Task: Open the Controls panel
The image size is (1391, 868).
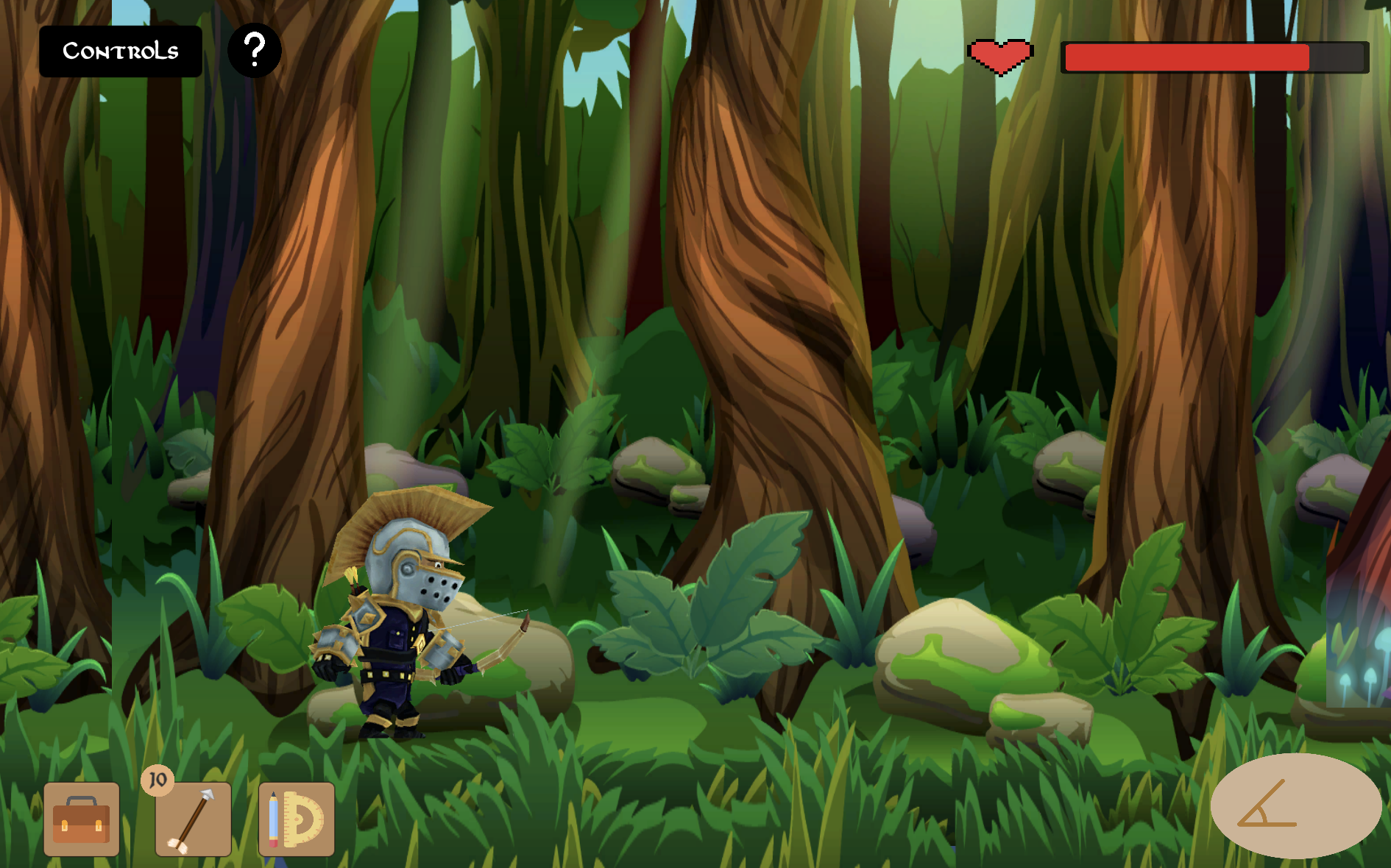Action: [121, 51]
